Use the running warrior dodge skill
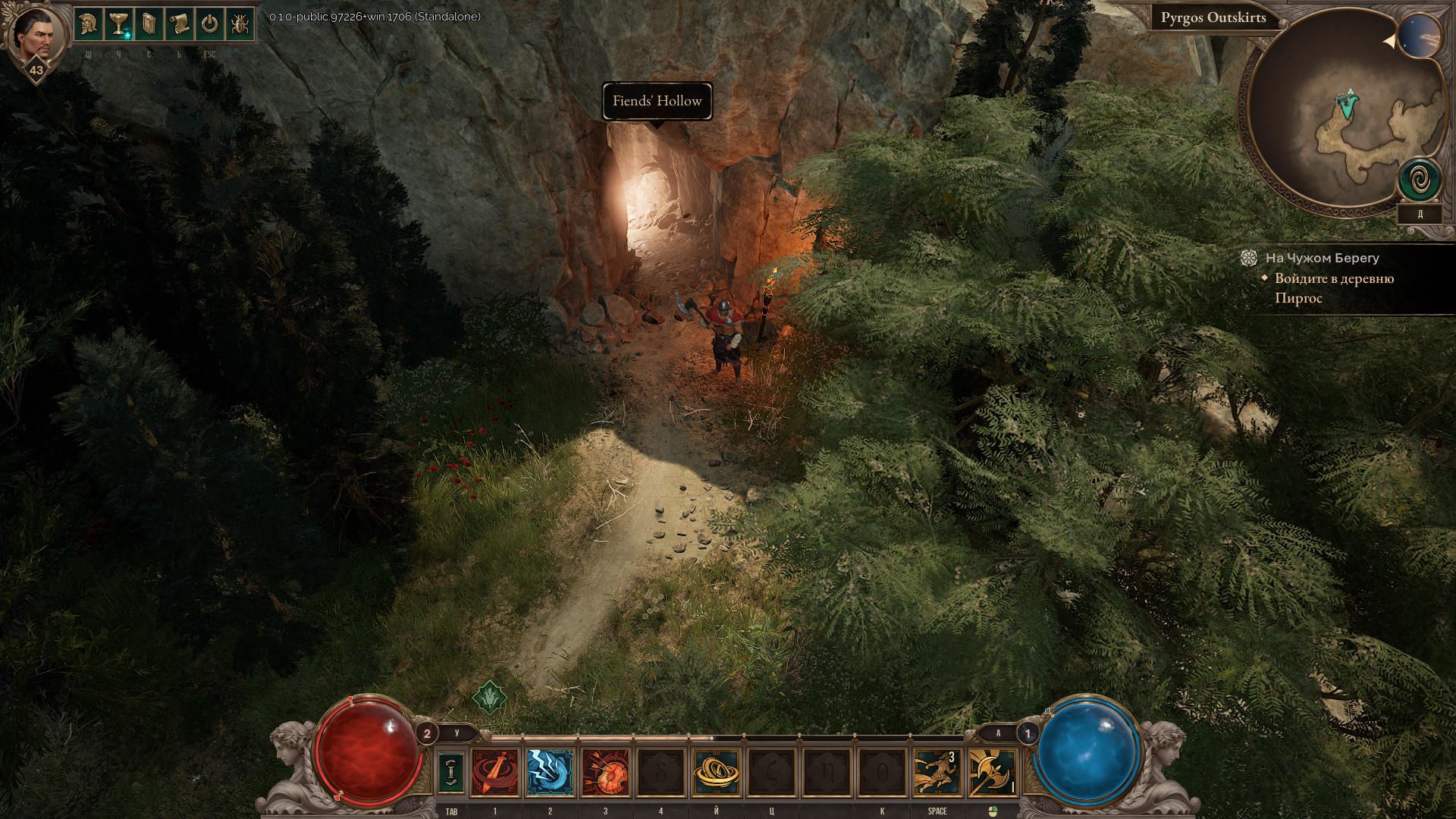 click(936, 772)
